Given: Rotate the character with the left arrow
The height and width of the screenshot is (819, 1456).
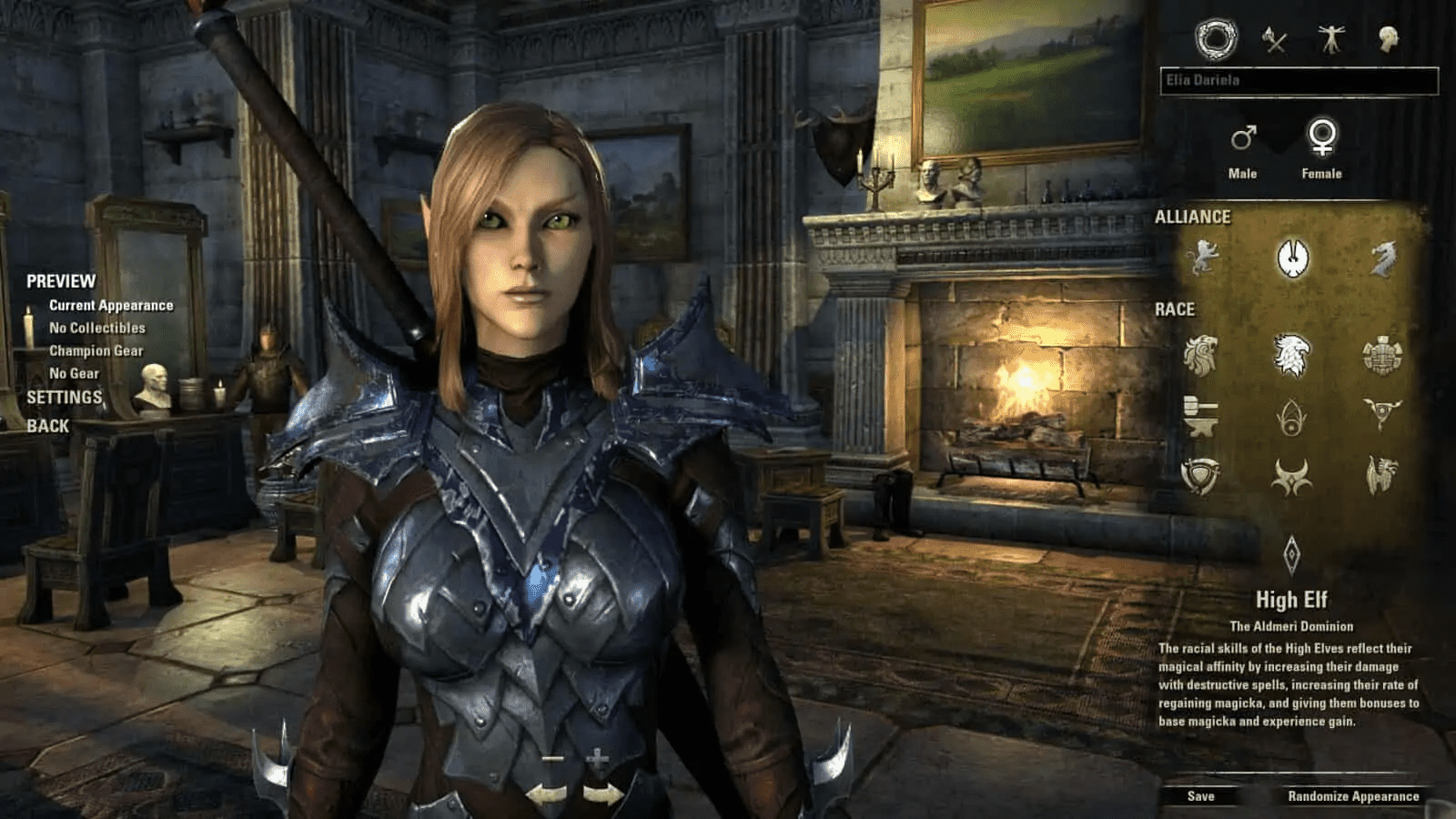Looking at the screenshot, I should click(x=546, y=794).
